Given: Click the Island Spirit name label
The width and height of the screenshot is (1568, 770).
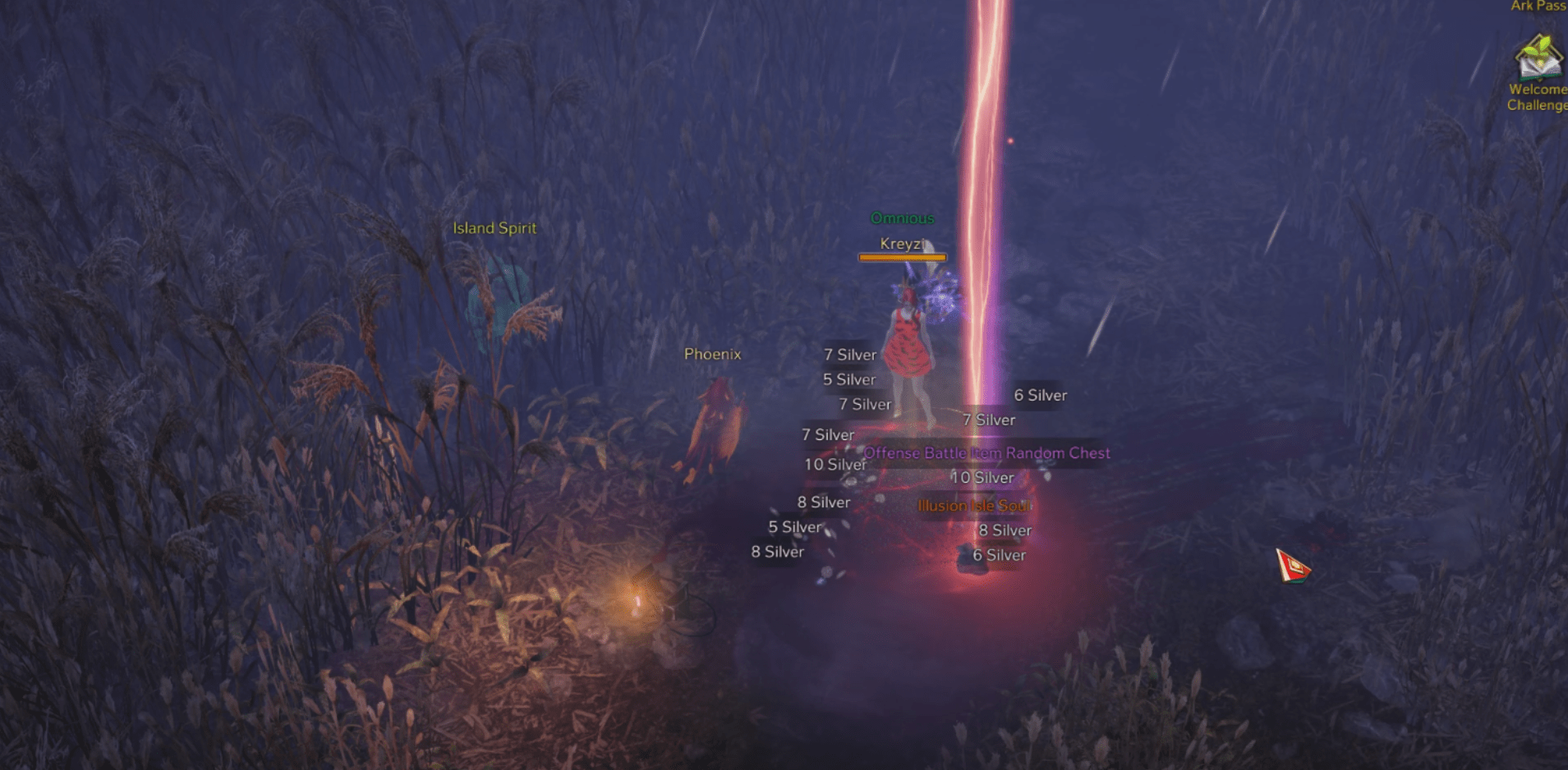Looking at the screenshot, I should [494, 227].
